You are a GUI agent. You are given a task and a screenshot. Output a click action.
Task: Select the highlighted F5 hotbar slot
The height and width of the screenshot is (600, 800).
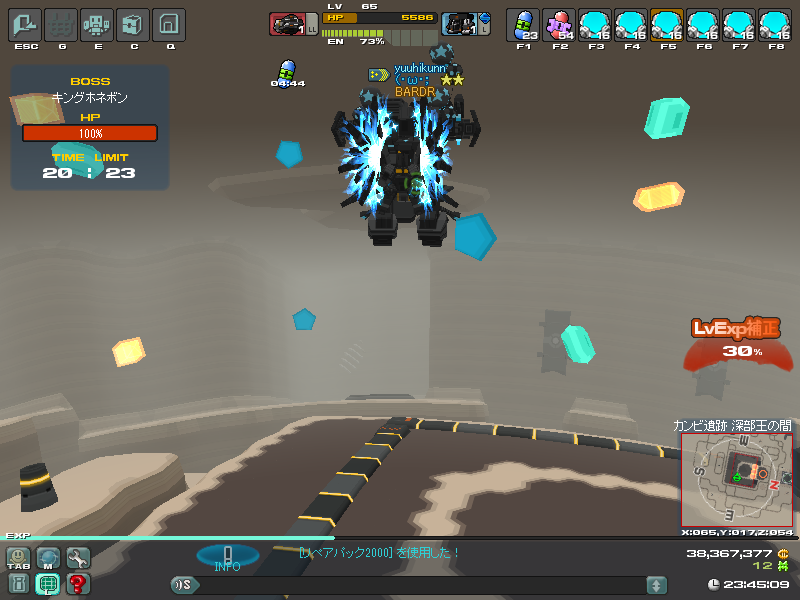(667, 24)
